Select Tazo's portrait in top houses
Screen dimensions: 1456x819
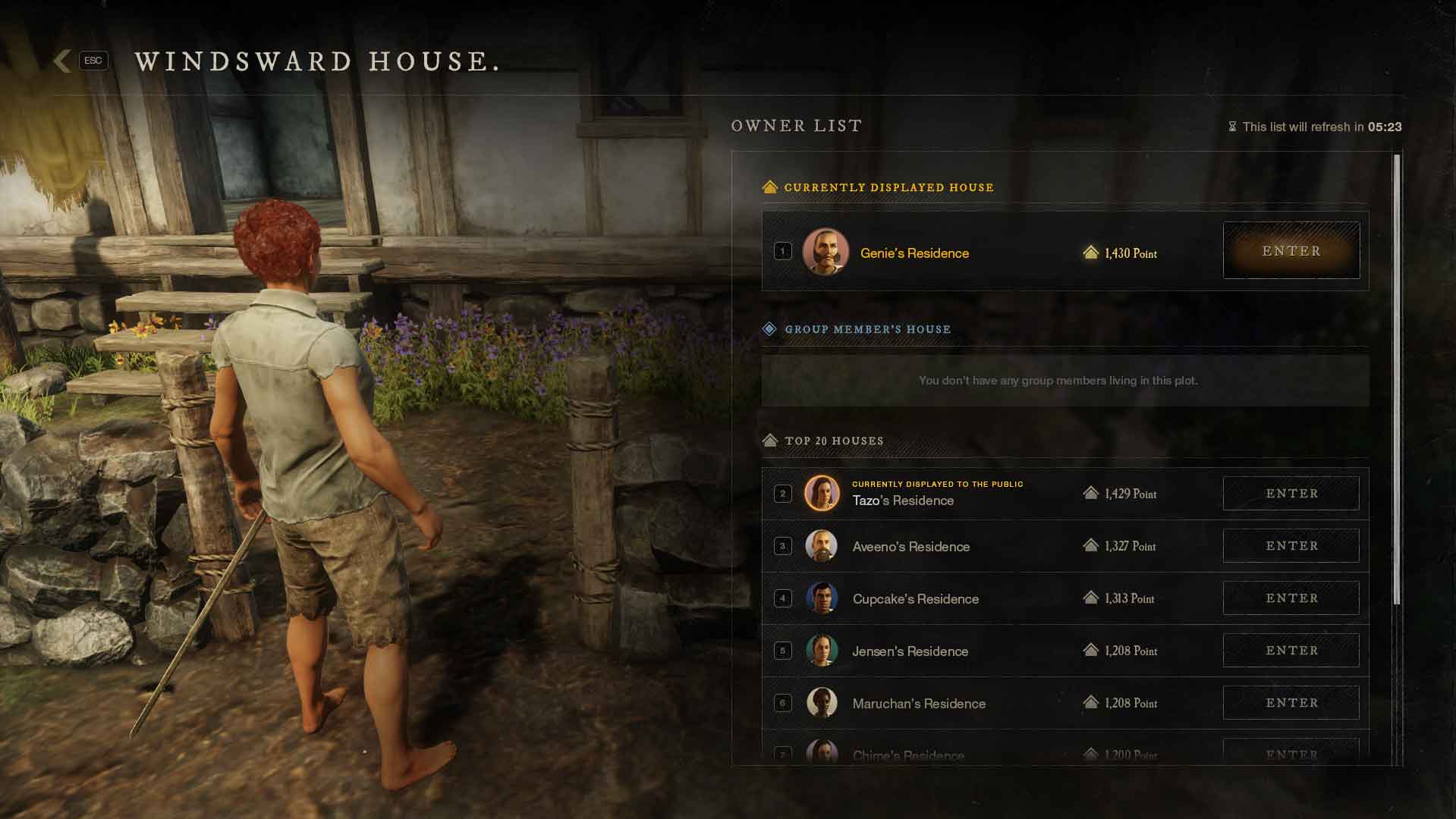pyautogui.click(x=822, y=494)
